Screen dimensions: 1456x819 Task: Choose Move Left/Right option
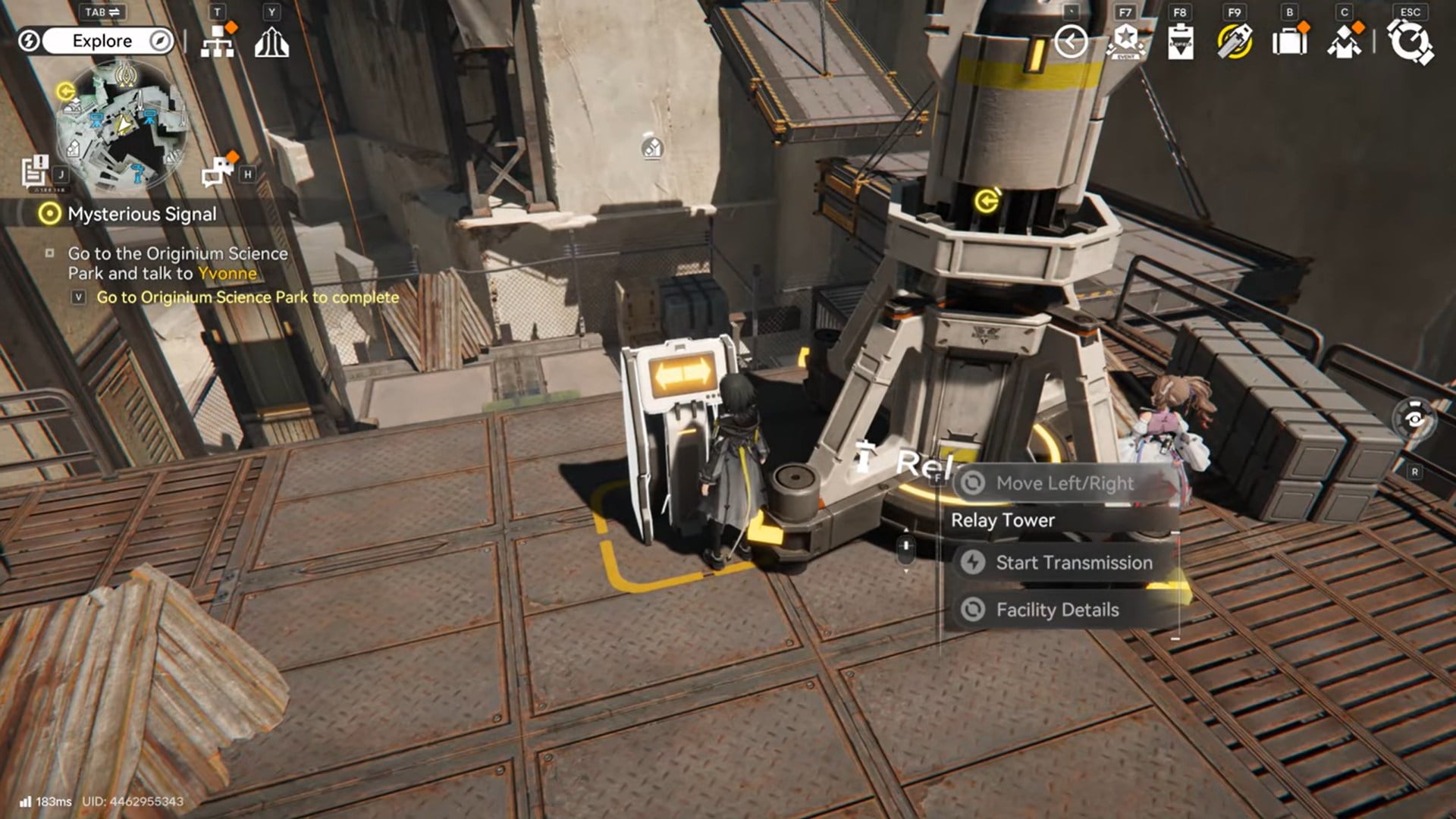[1063, 483]
